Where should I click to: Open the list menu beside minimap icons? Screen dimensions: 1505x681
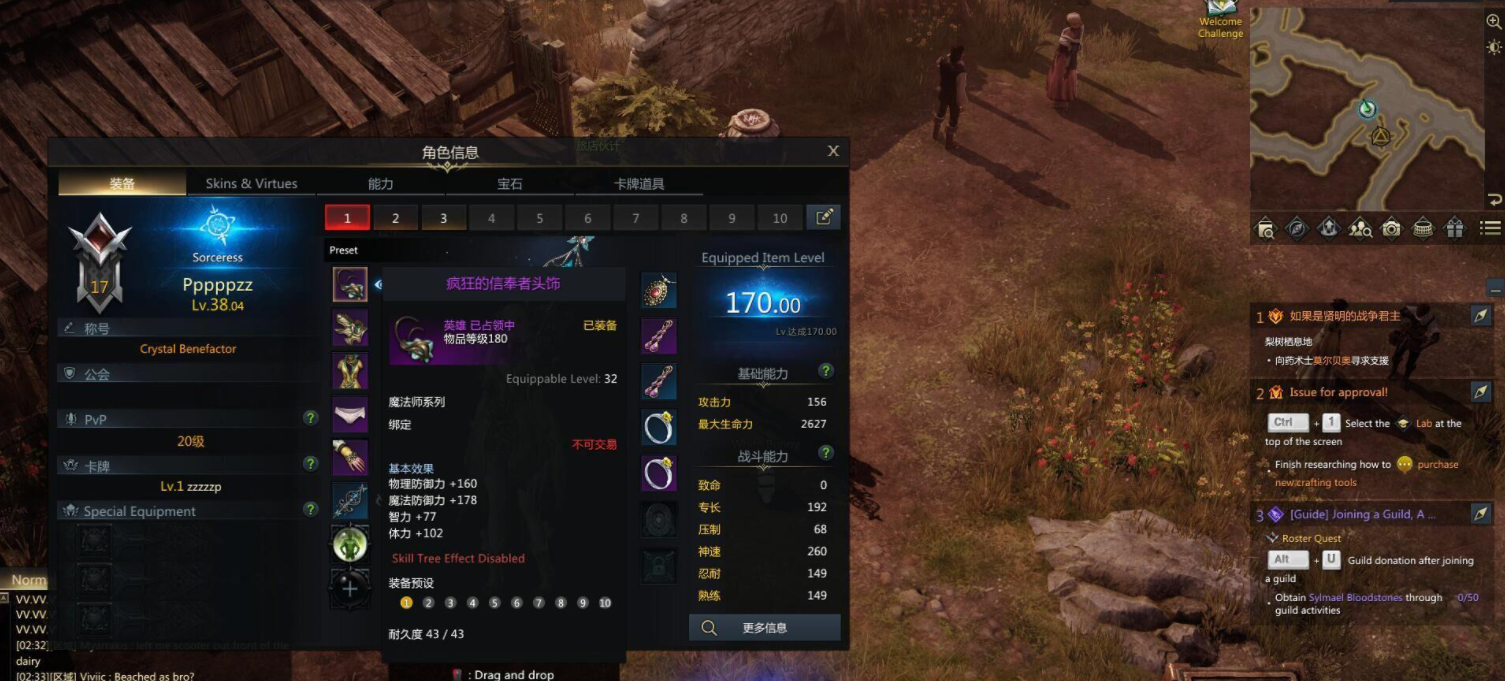pyautogui.click(x=1490, y=228)
